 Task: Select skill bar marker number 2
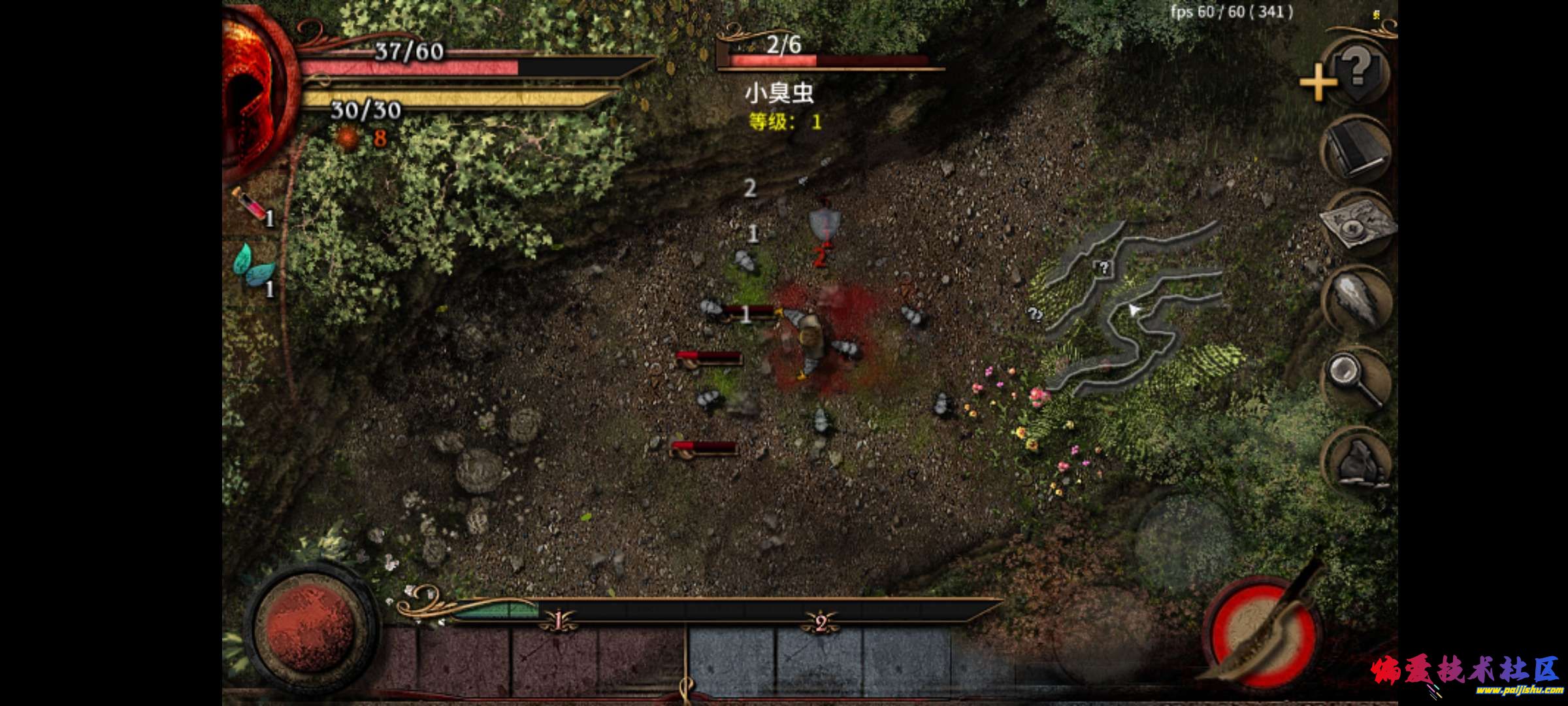[821, 622]
